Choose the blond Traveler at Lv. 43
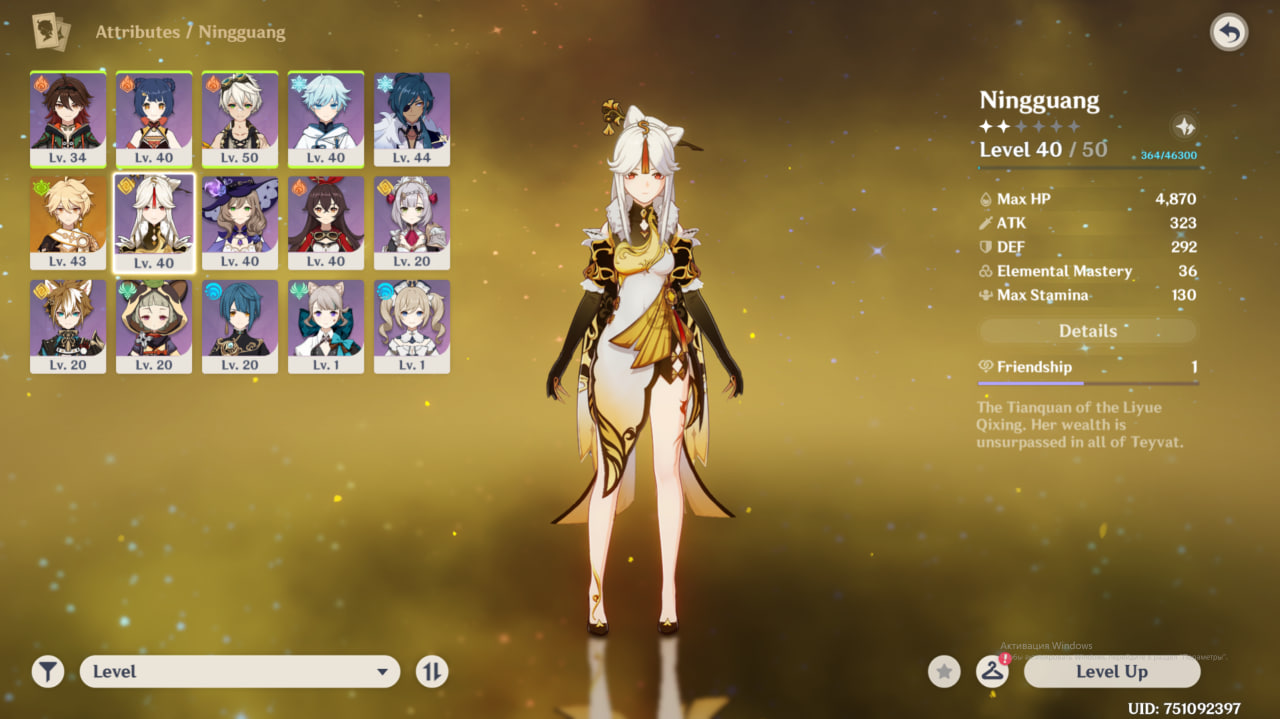This screenshot has height=719, width=1280. (x=68, y=222)
